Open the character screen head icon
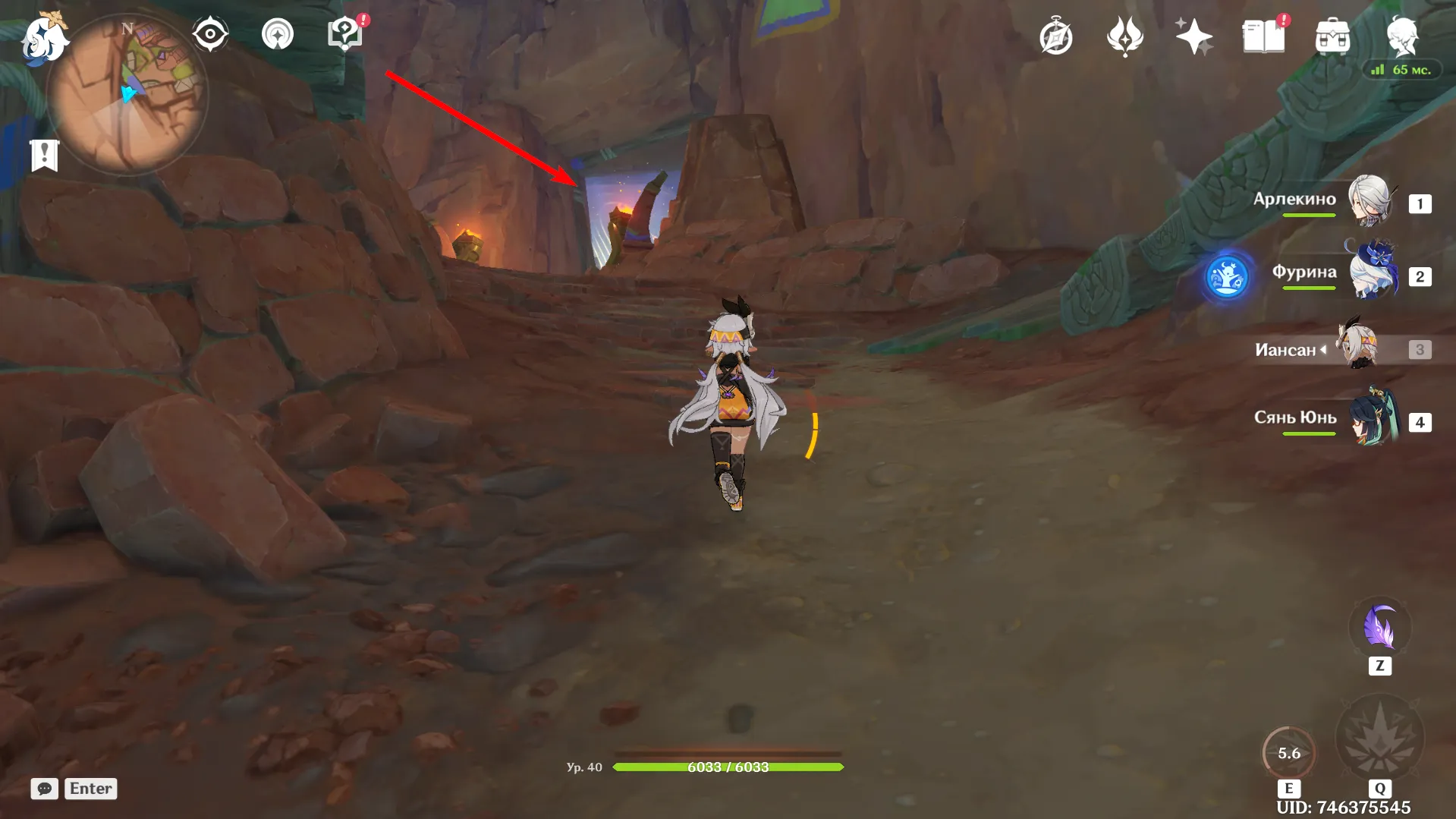The height and width of the screenshot is (819, 1456). tap(1402, 36)
